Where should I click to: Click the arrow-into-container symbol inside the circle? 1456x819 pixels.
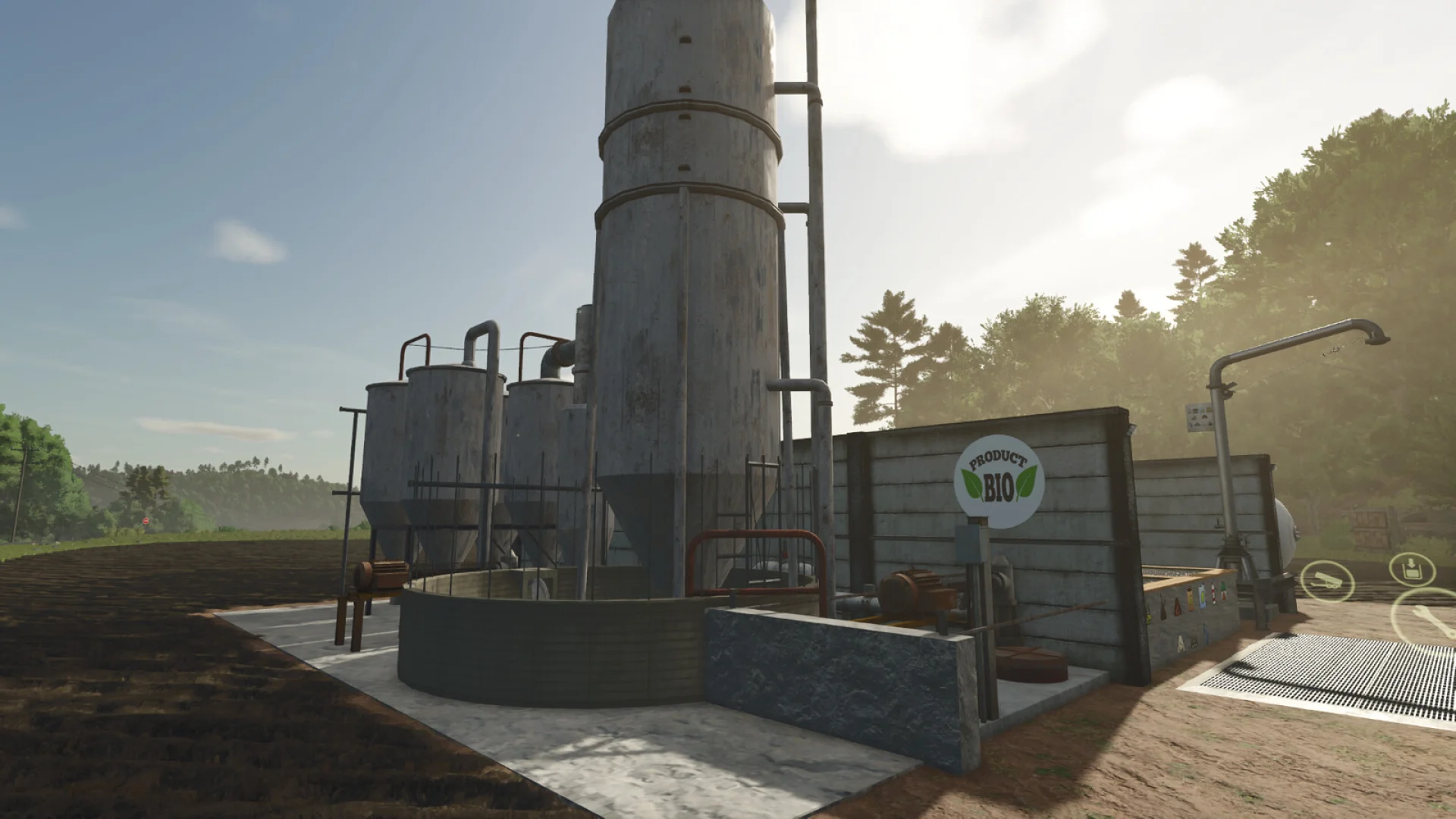click(x=1412, y=570)
